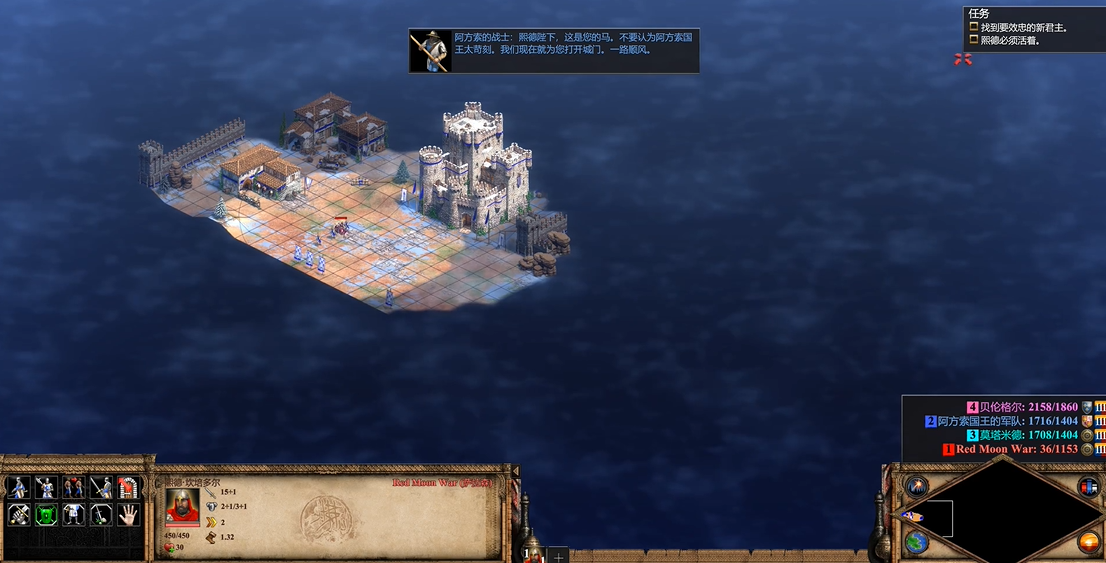
Task: Set the no-attack stance icon
Action: [101, 488]
